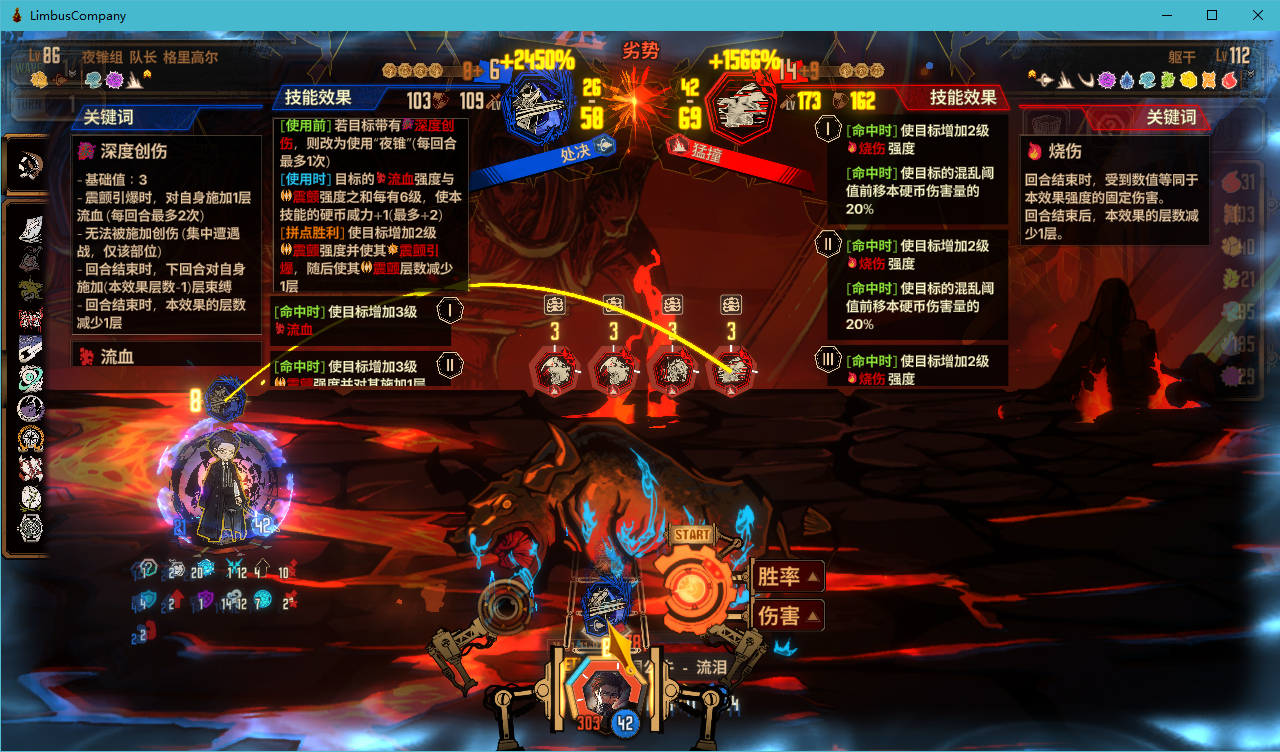
Task: Click the blue skill slotted above the portrait
Action: coord(604,602)
